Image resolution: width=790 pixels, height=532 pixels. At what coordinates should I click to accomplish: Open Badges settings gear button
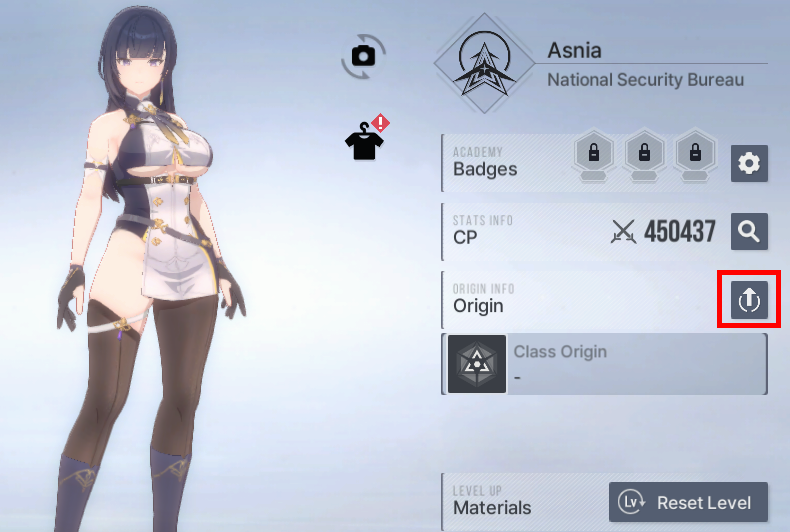[749, 163]
